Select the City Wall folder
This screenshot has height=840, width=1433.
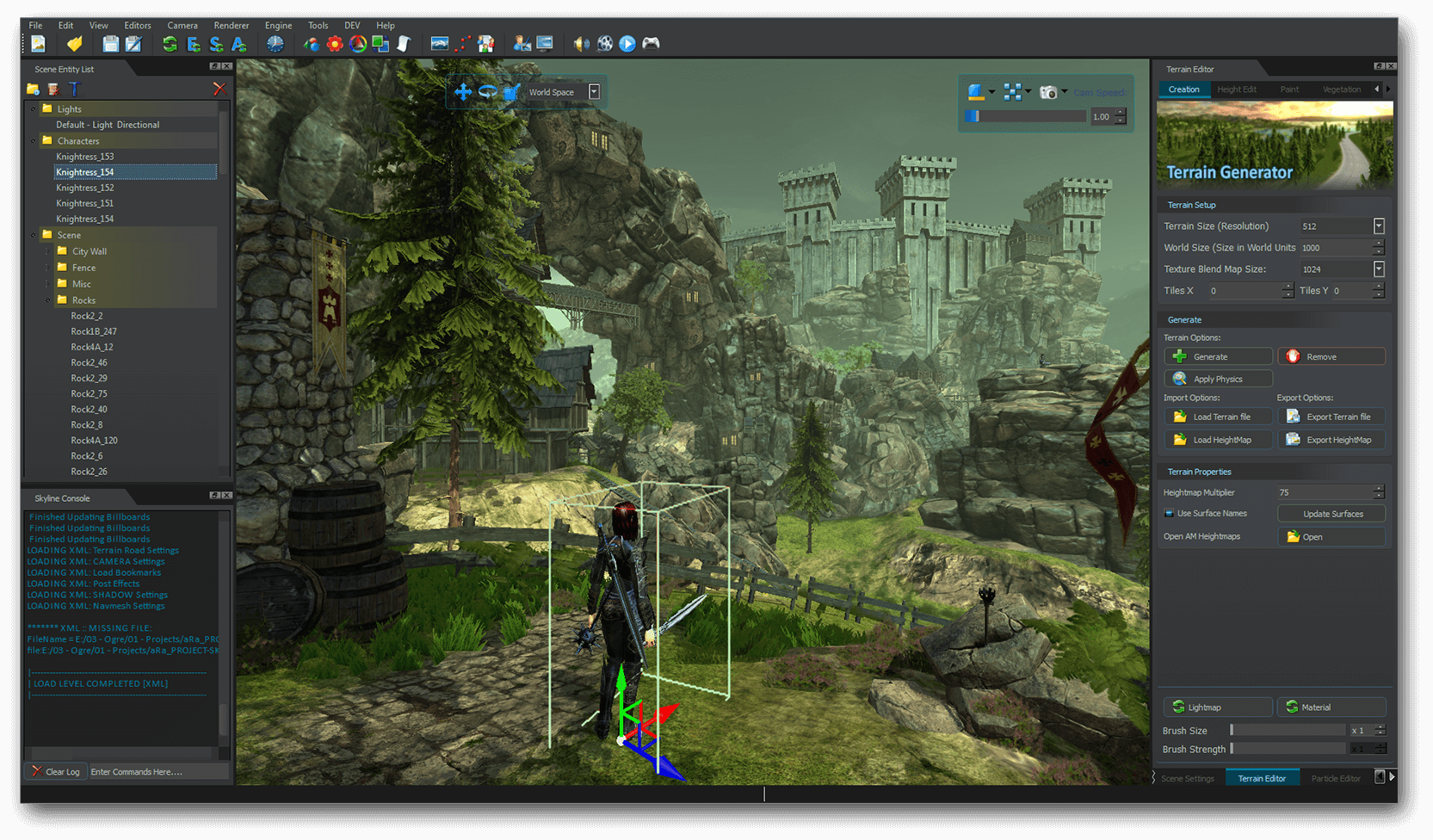tap(89, 251)
